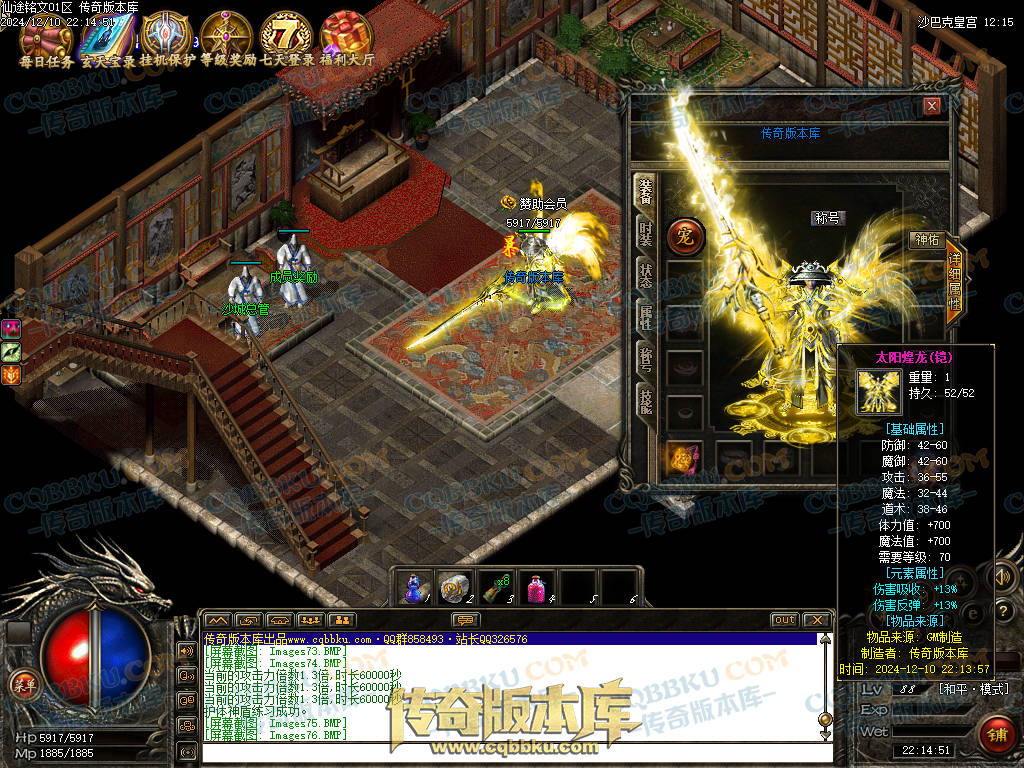Use the red potion in hotbar slot 4
Viewport: 1024px width, 768px height.
point(537,587)
